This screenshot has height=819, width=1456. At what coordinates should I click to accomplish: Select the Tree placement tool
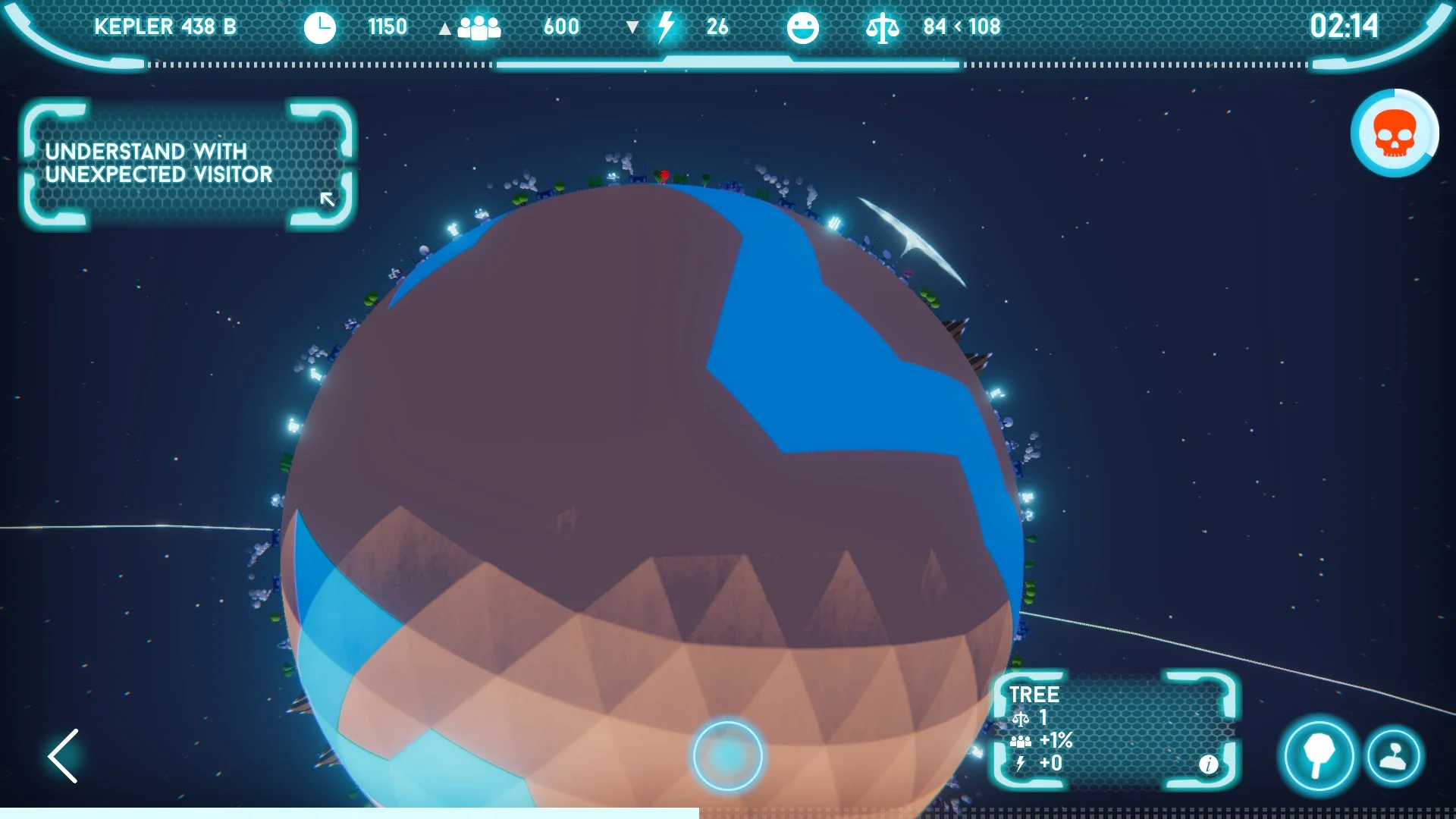pos(1318,756)
